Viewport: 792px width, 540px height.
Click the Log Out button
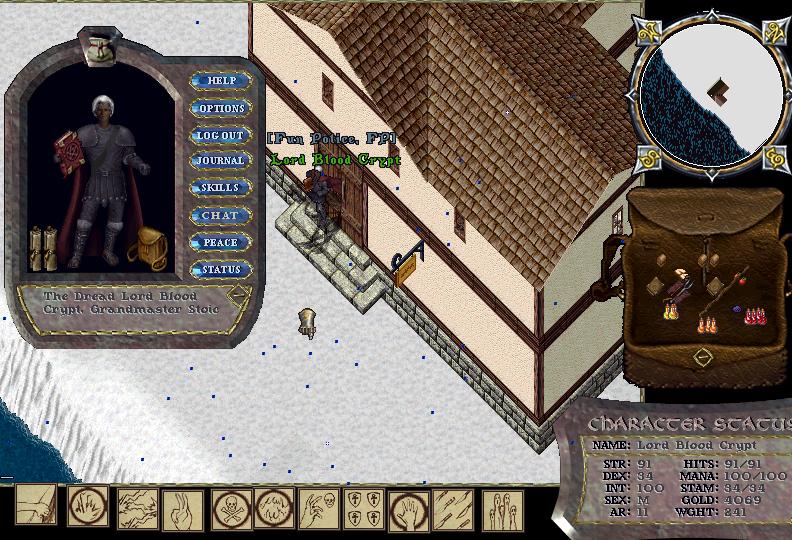tap(220, 135)
